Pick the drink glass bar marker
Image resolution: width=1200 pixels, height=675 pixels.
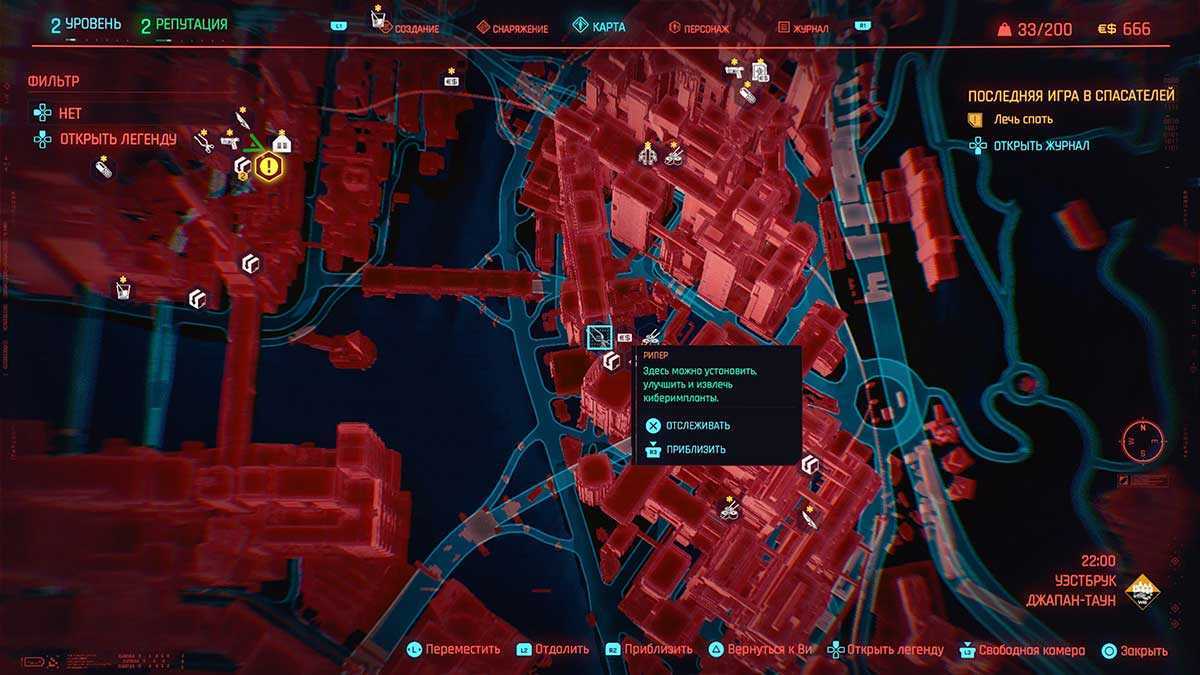click(x=122, y=291)
